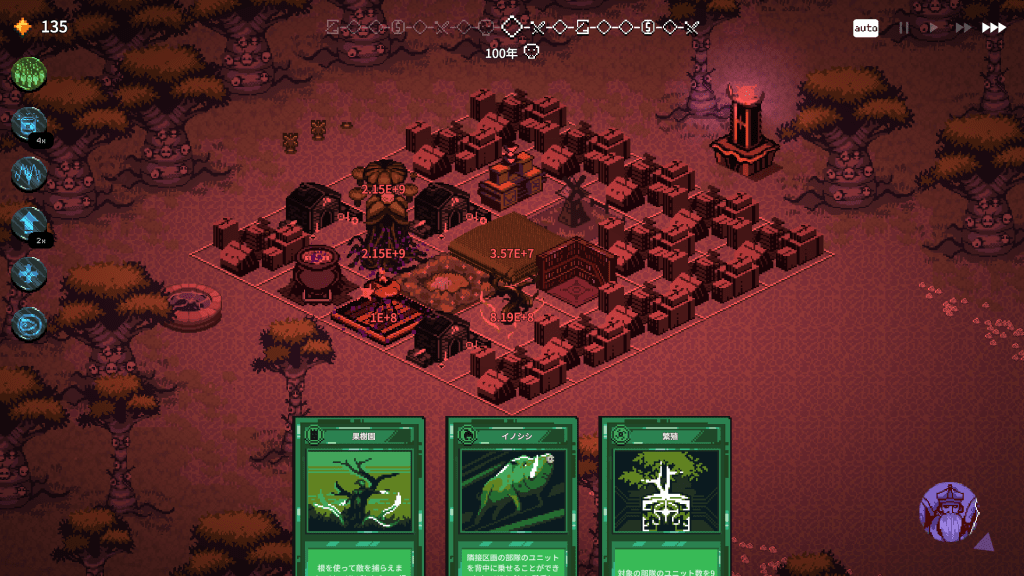Set game speed to double arrows

coord(961,28)
